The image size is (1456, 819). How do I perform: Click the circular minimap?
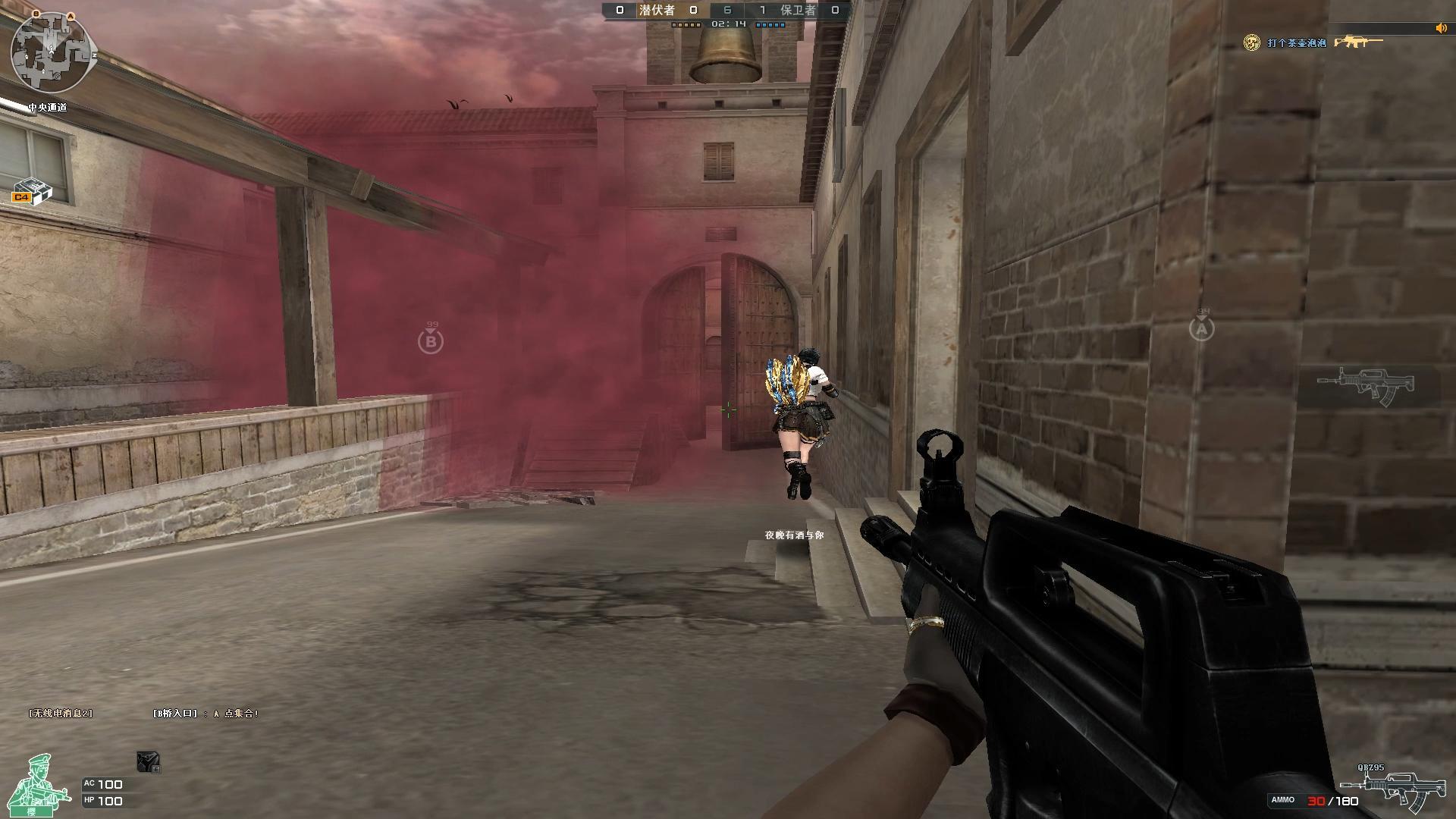52,52
